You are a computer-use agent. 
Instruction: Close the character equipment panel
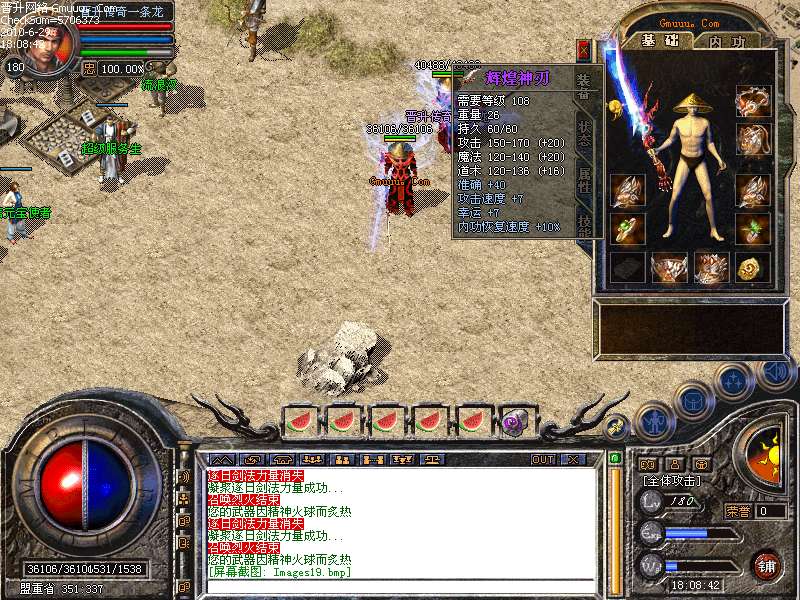583,50
